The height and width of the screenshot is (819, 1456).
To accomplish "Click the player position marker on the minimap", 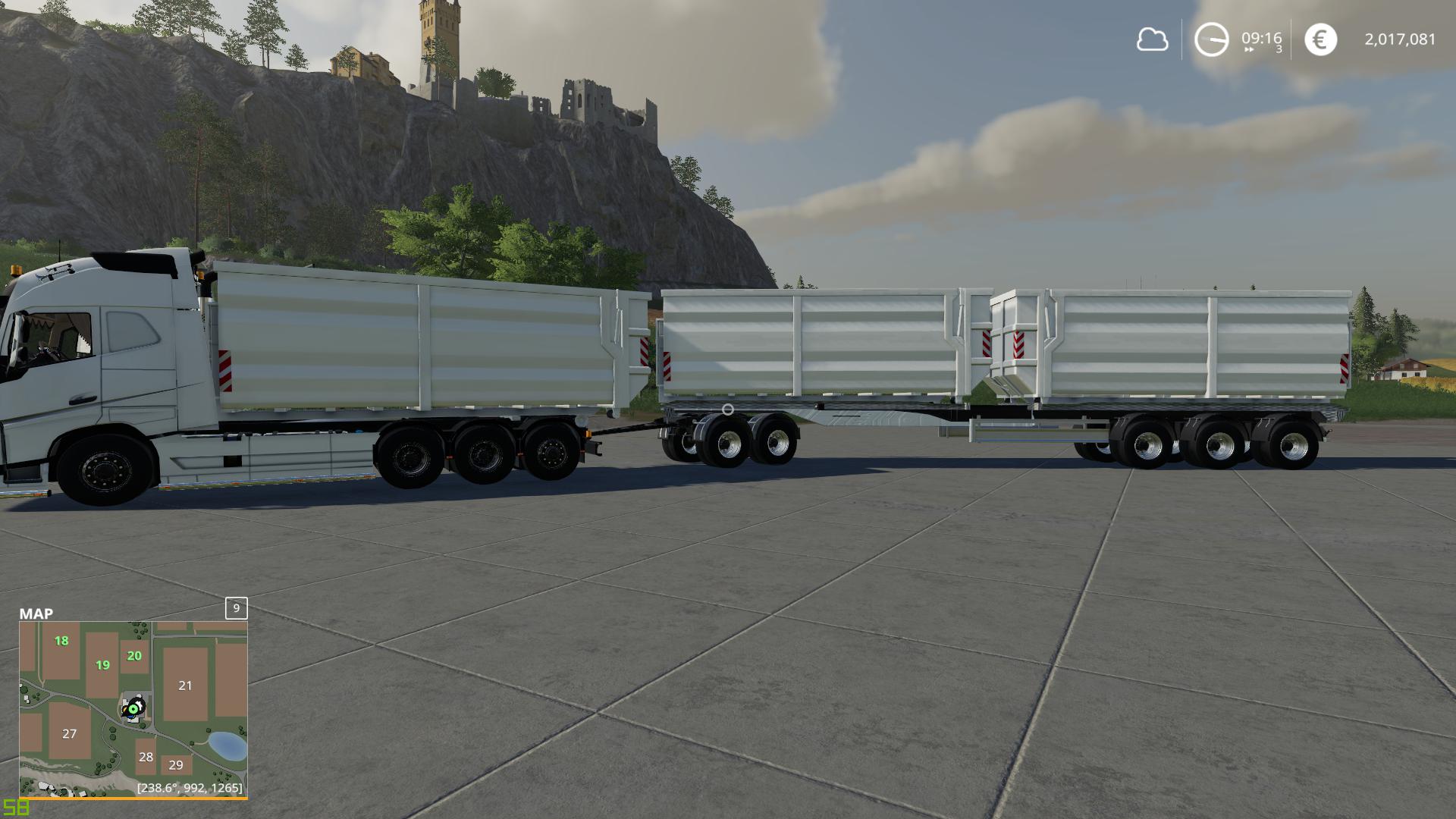I will tap(133, 707).
